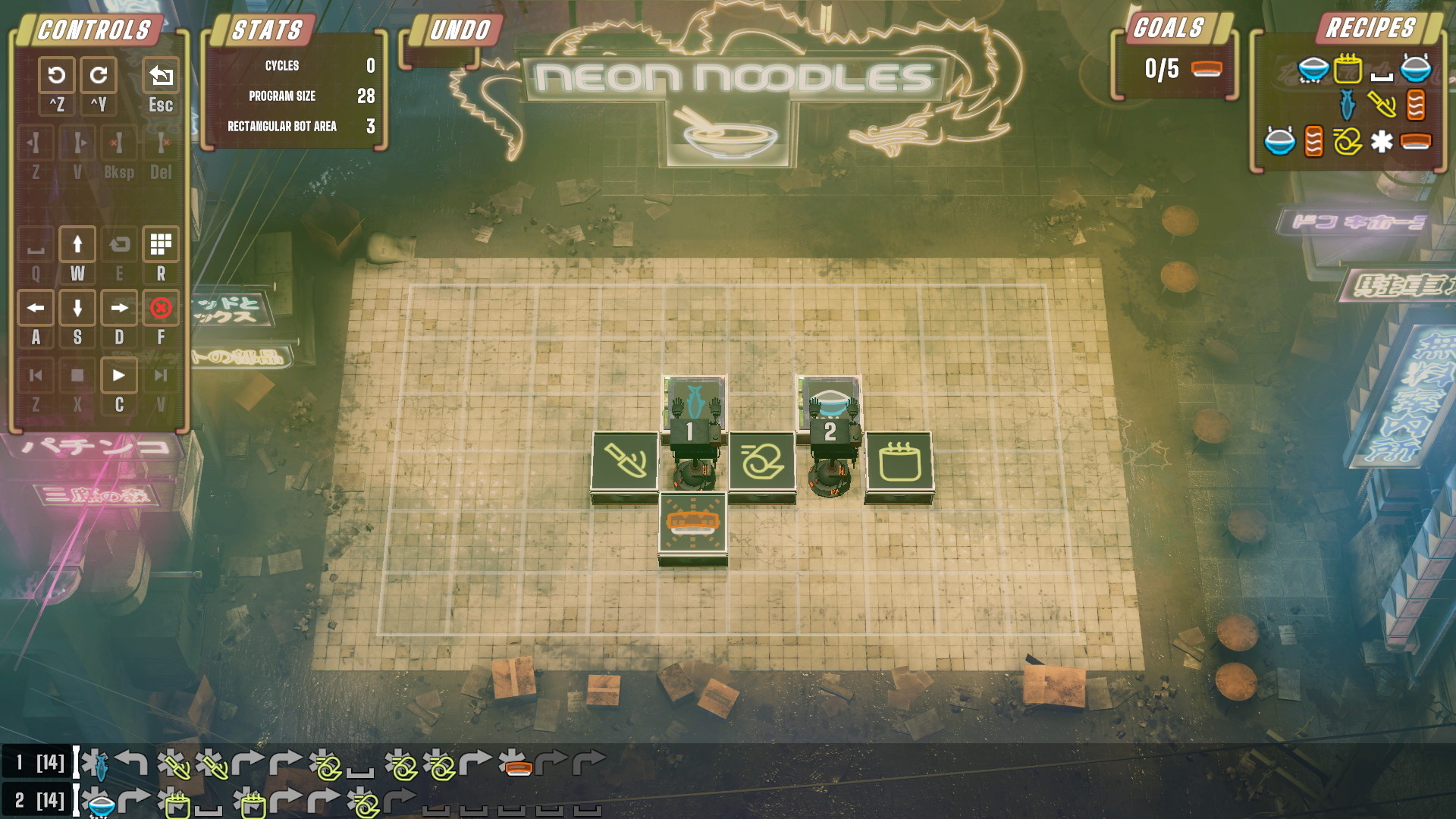Add a move down command

coord(77,308)
